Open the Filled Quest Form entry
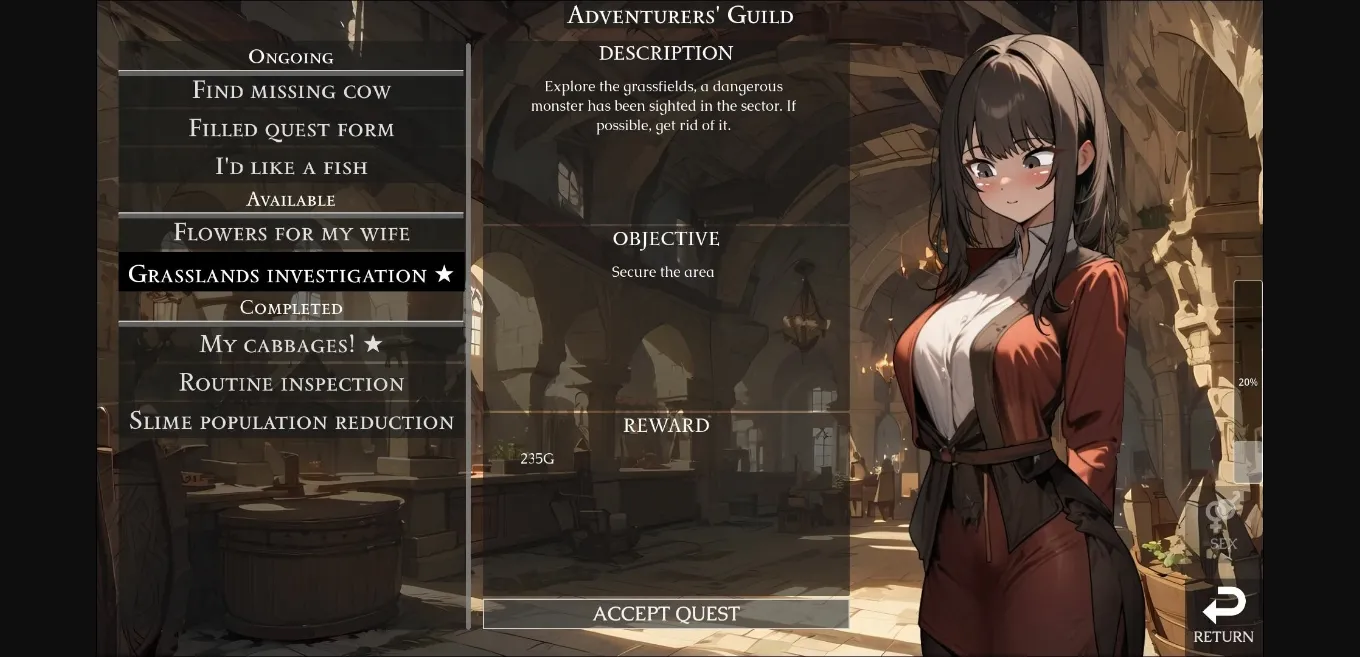The image size is (1360, 657). [x=291, y=129]
